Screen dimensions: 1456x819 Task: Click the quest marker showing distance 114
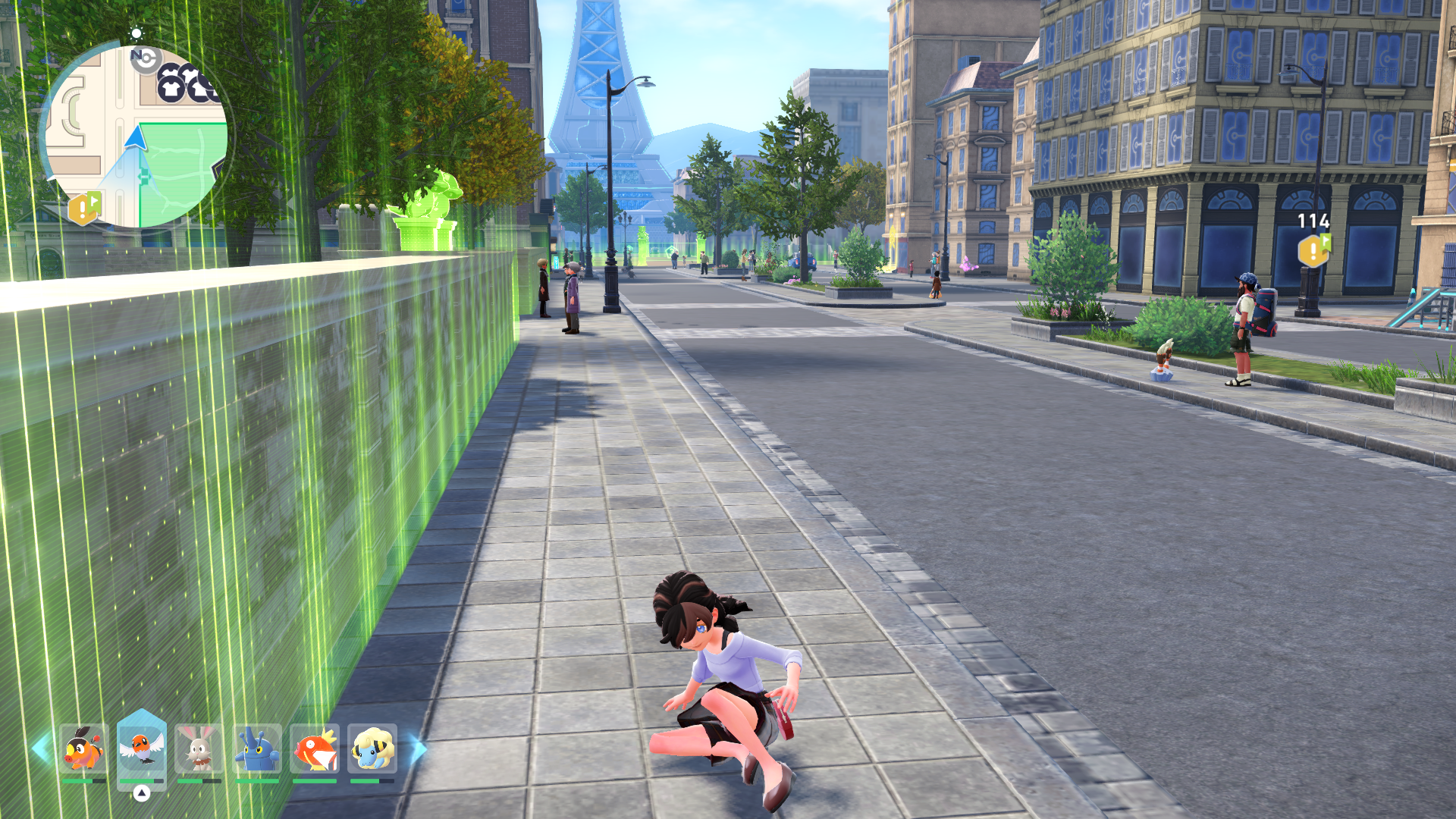pos(1313,249)
